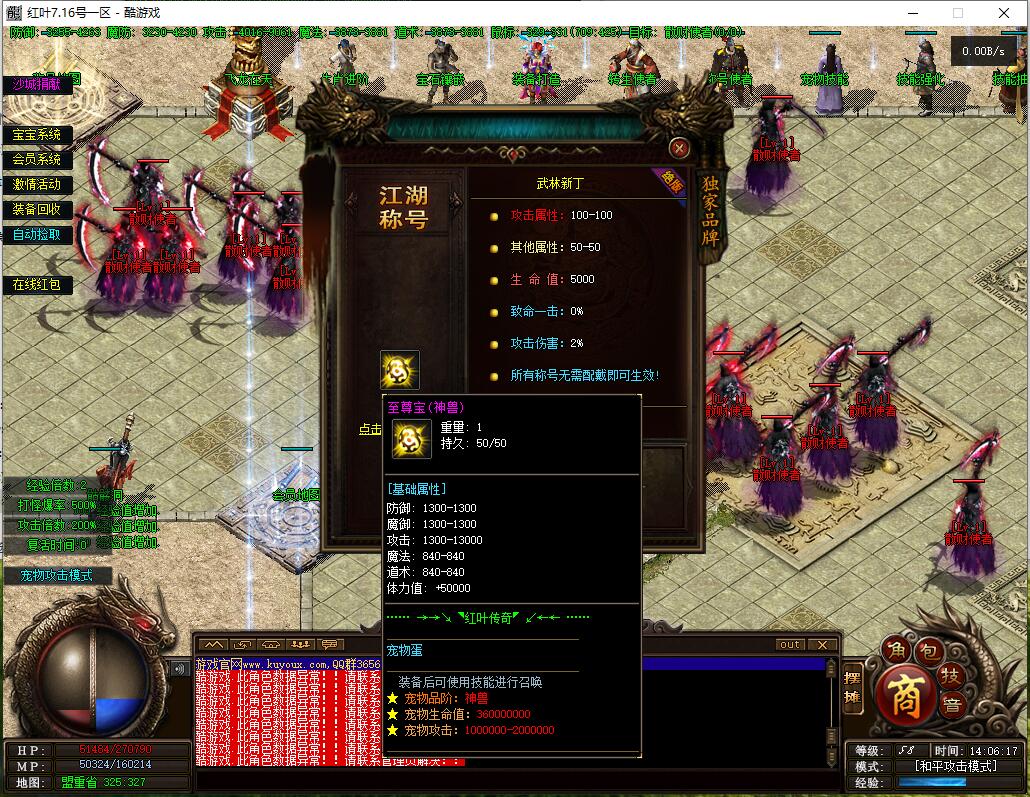The height and width of the screenshot is (797, 1030).
Task: Select the golden pet egg item slot
Action: tap(400, 370)
